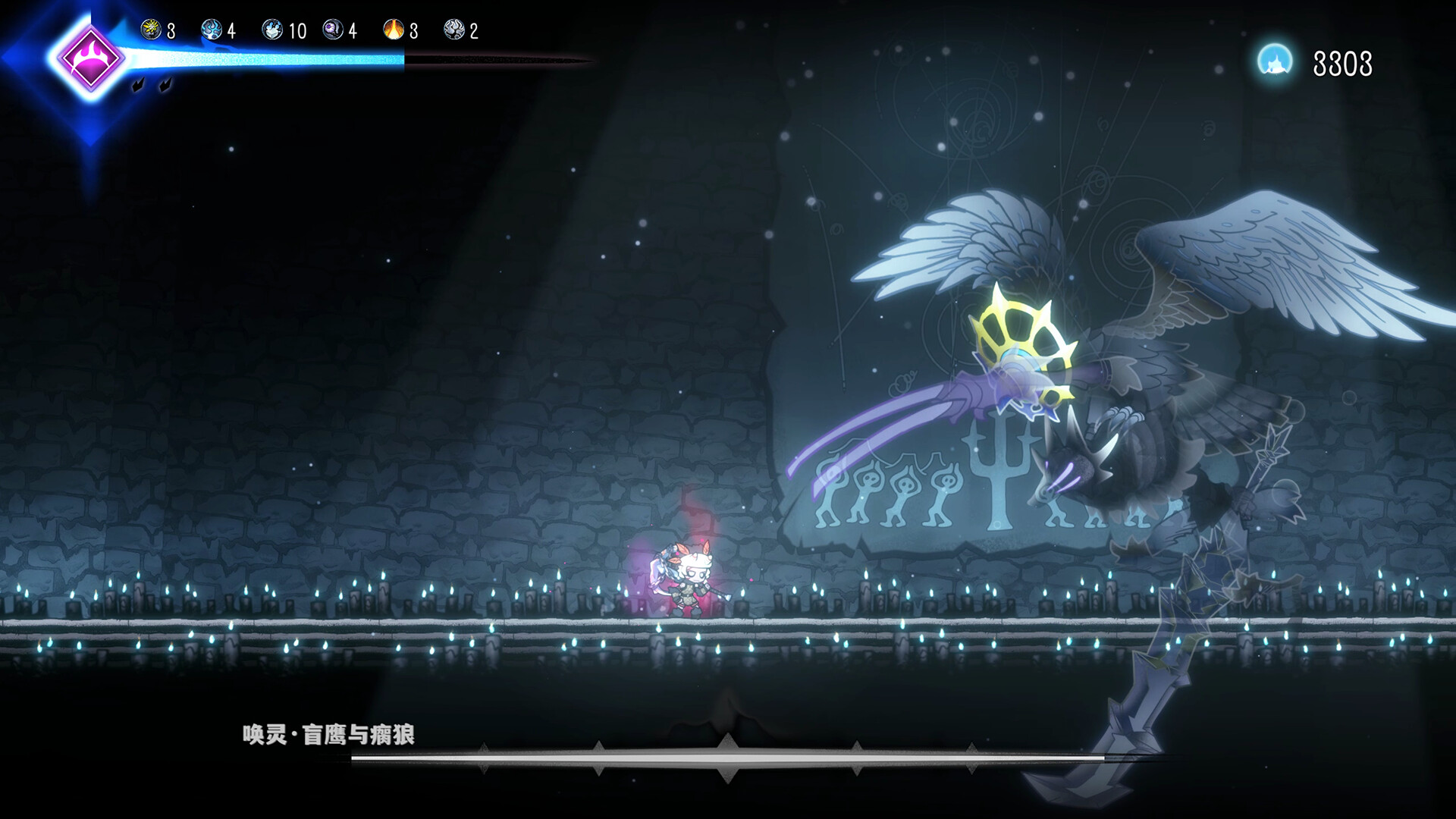This screenshot has width=1456, height=819.
Task: Activate the orange flame buff icon
Action: click(x=394, y=30)
